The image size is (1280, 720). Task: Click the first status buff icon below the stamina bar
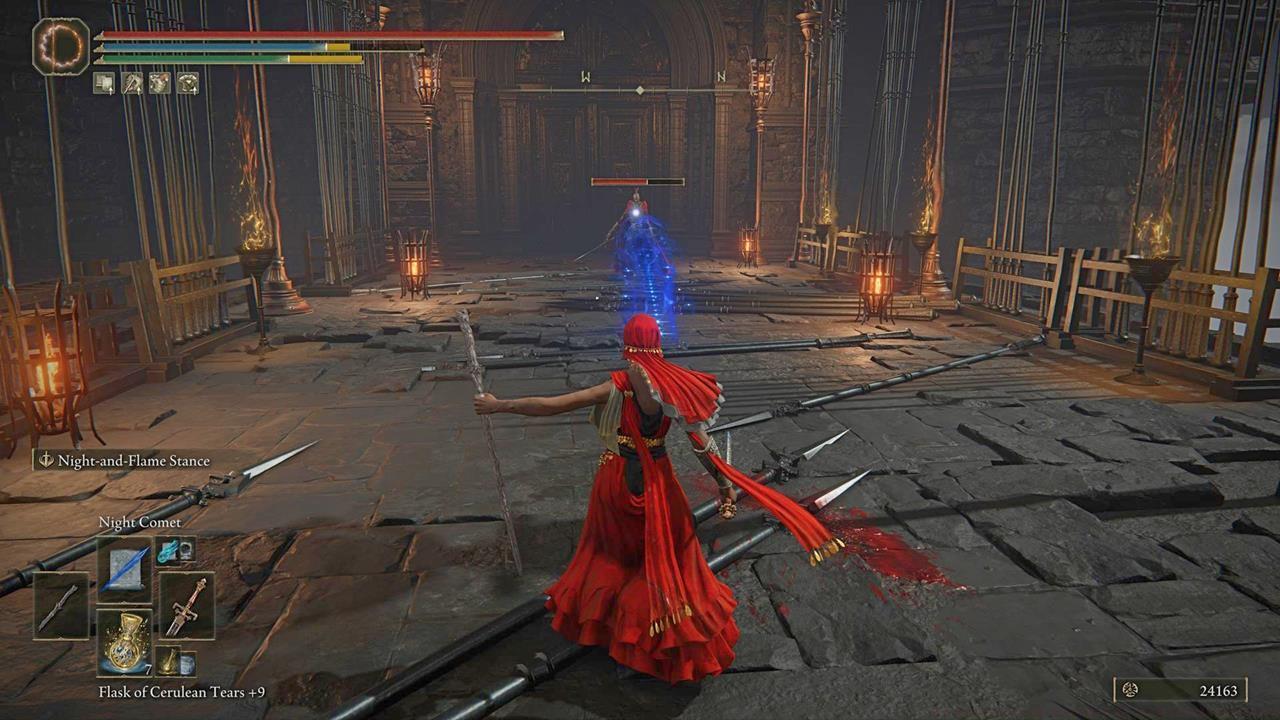(x=104, y=82)
